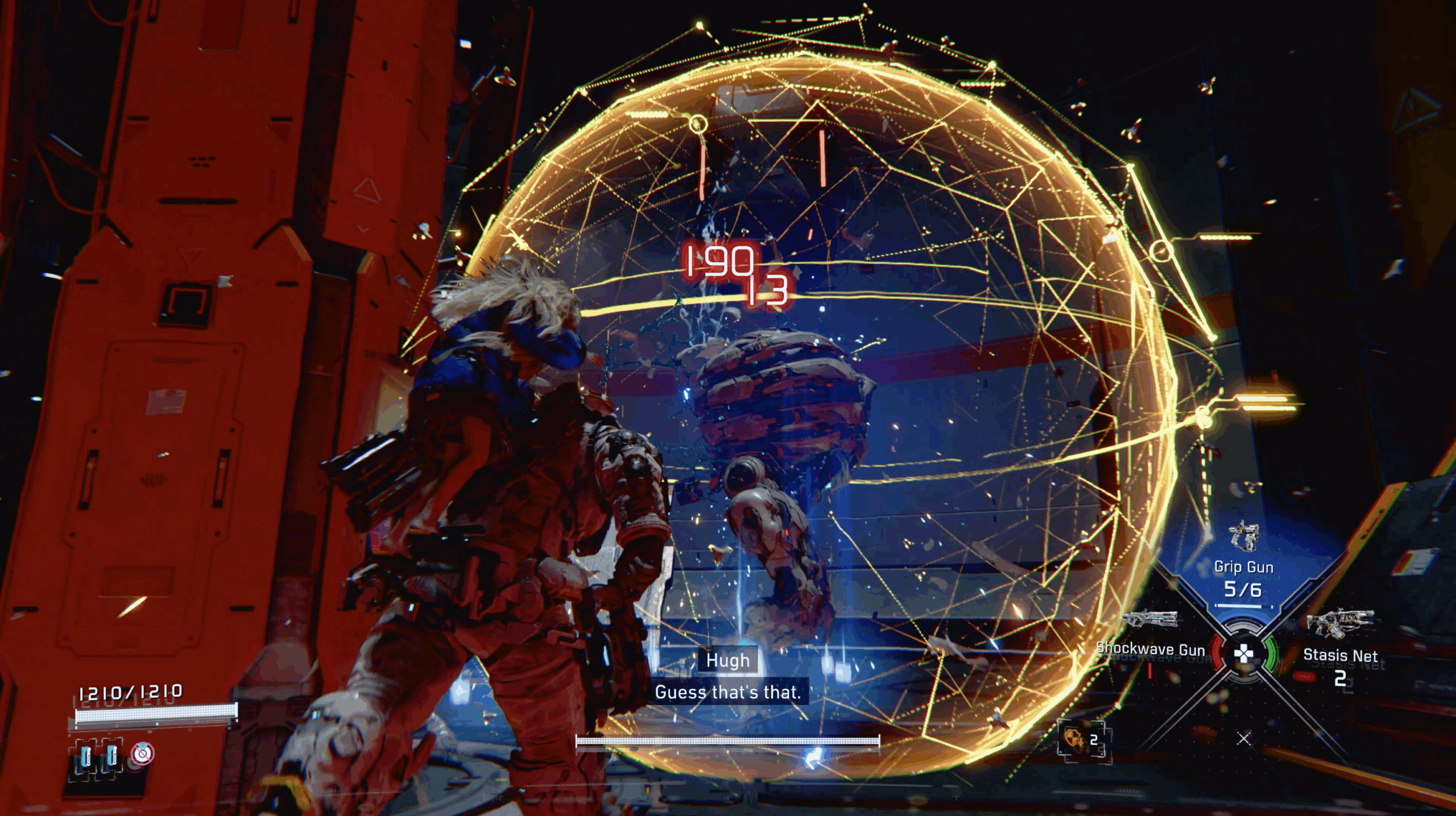Screen dimensions: 1456x816
Task: Click the crossed-out disc status icon
Action: click(x=142, y=753)
